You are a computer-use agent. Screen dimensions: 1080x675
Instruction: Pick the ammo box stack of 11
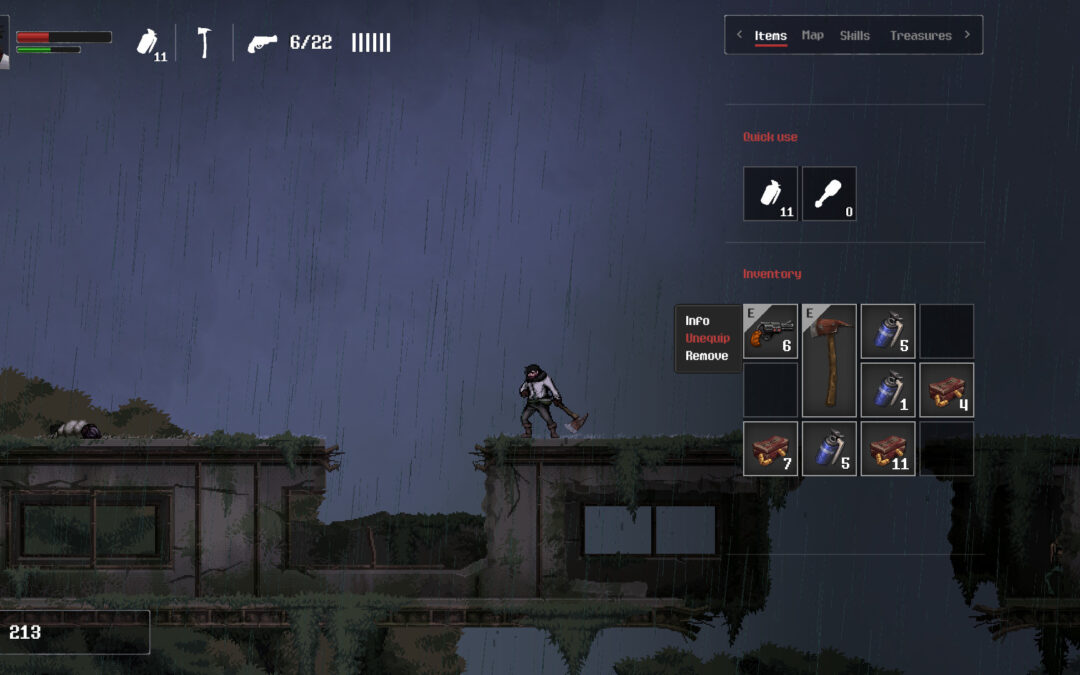[x=888, y=448]
